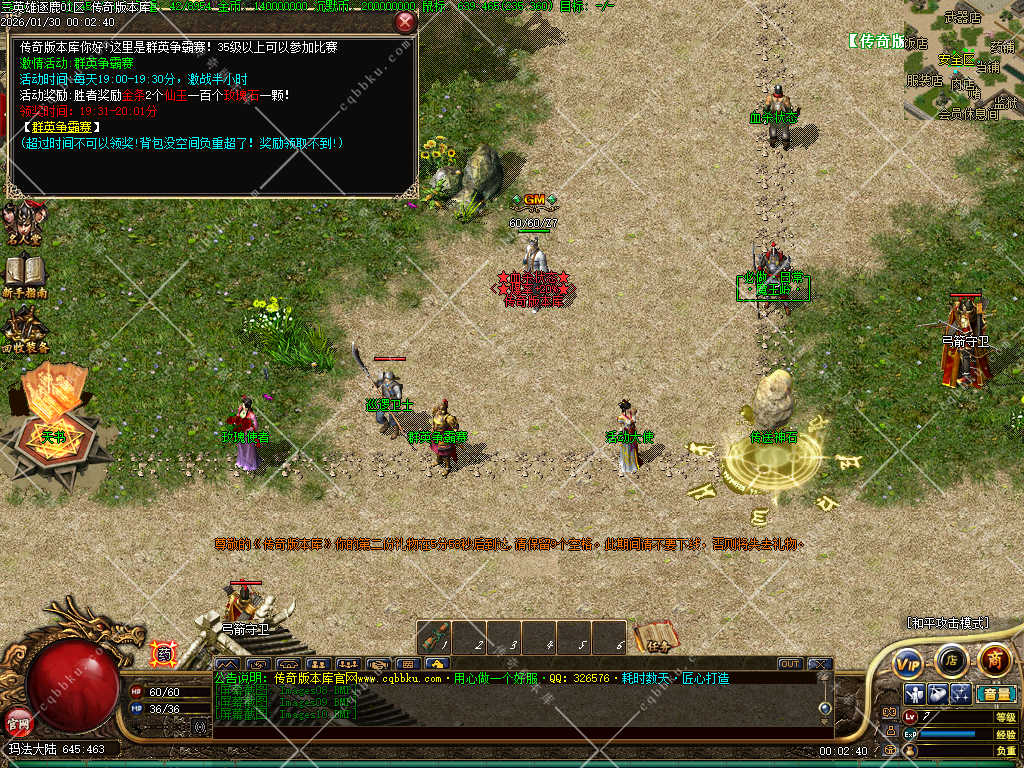Open the 回收装备 equipment recycle icon
This screenshot has height=768, width=1024.
pos(24,330)
